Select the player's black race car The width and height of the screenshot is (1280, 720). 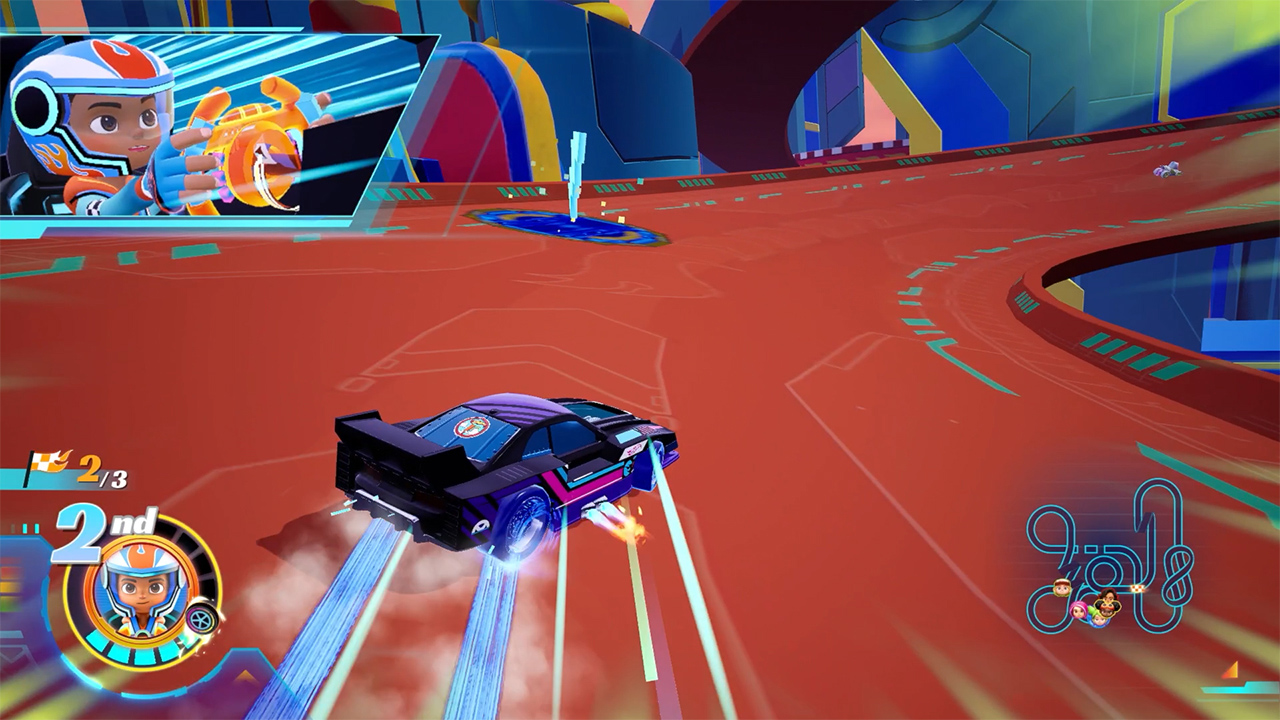click(x=500, y=460)
